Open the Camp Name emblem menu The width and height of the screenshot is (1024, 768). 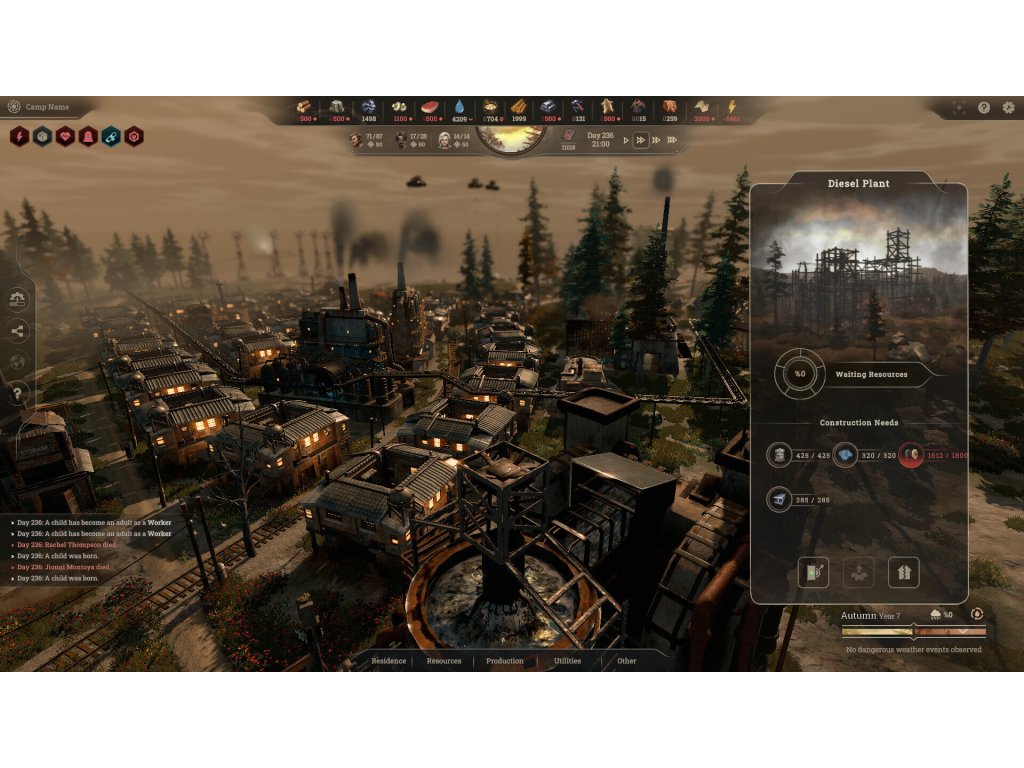point(14,107)
